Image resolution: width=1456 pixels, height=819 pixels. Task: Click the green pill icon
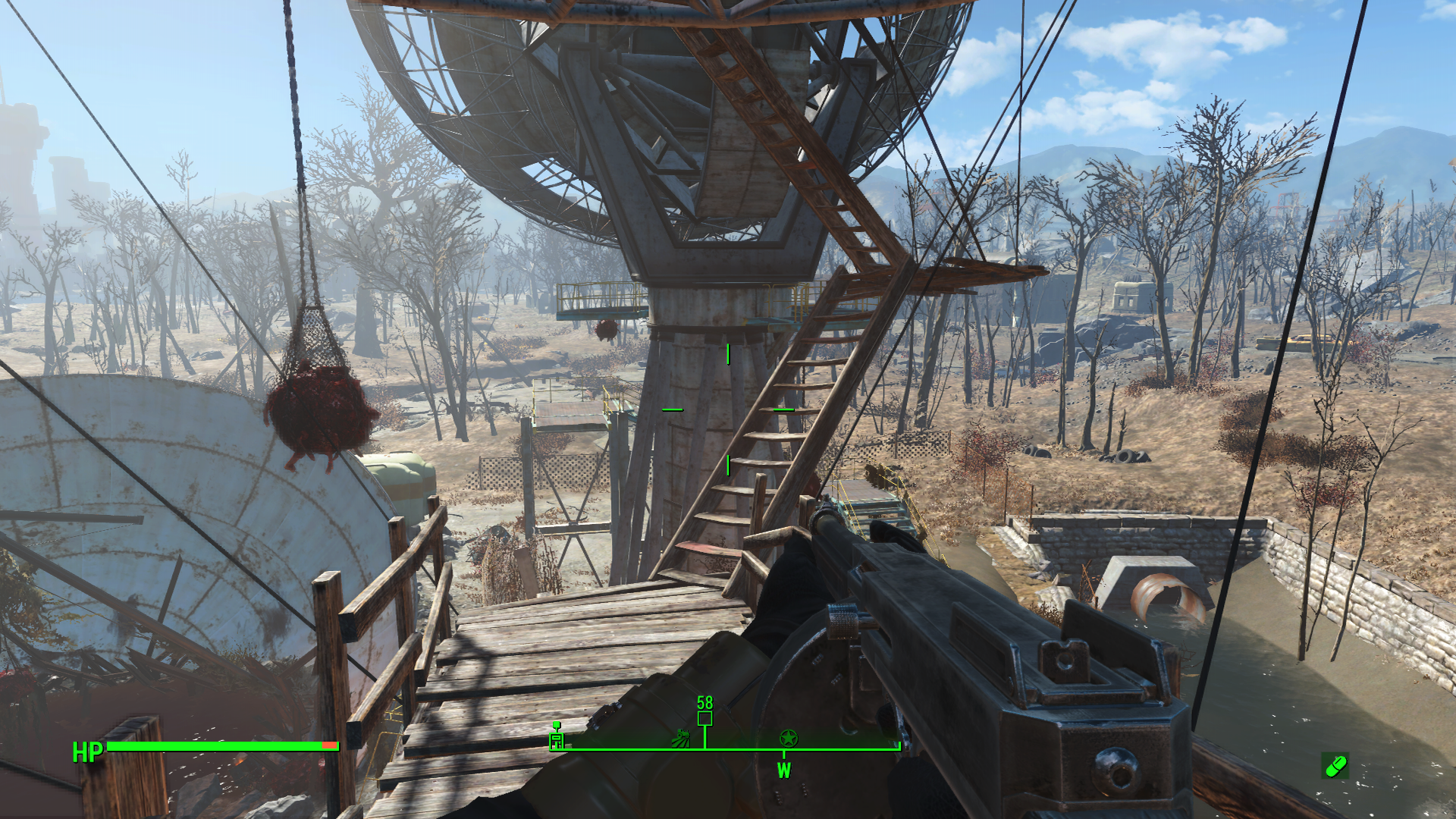click(x=1335, y=766)
